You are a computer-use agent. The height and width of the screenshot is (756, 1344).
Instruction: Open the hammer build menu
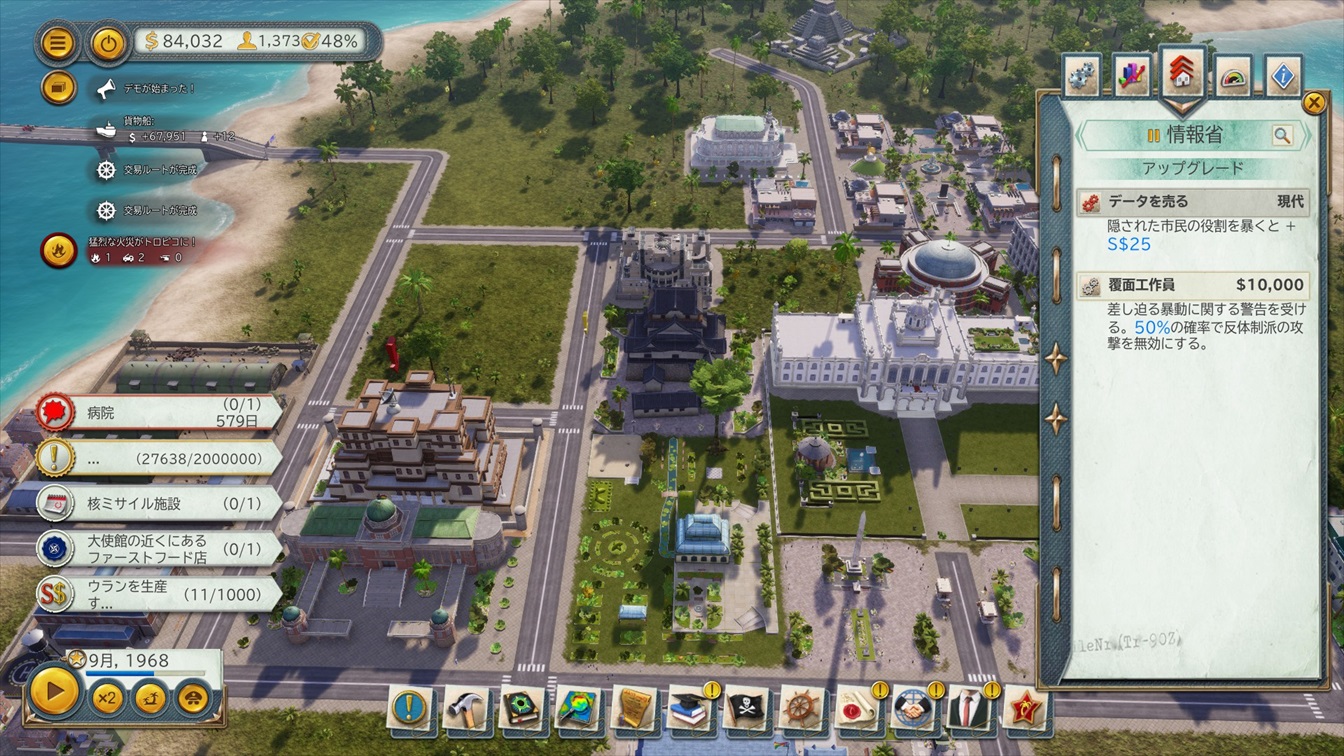tap(466, 708)
